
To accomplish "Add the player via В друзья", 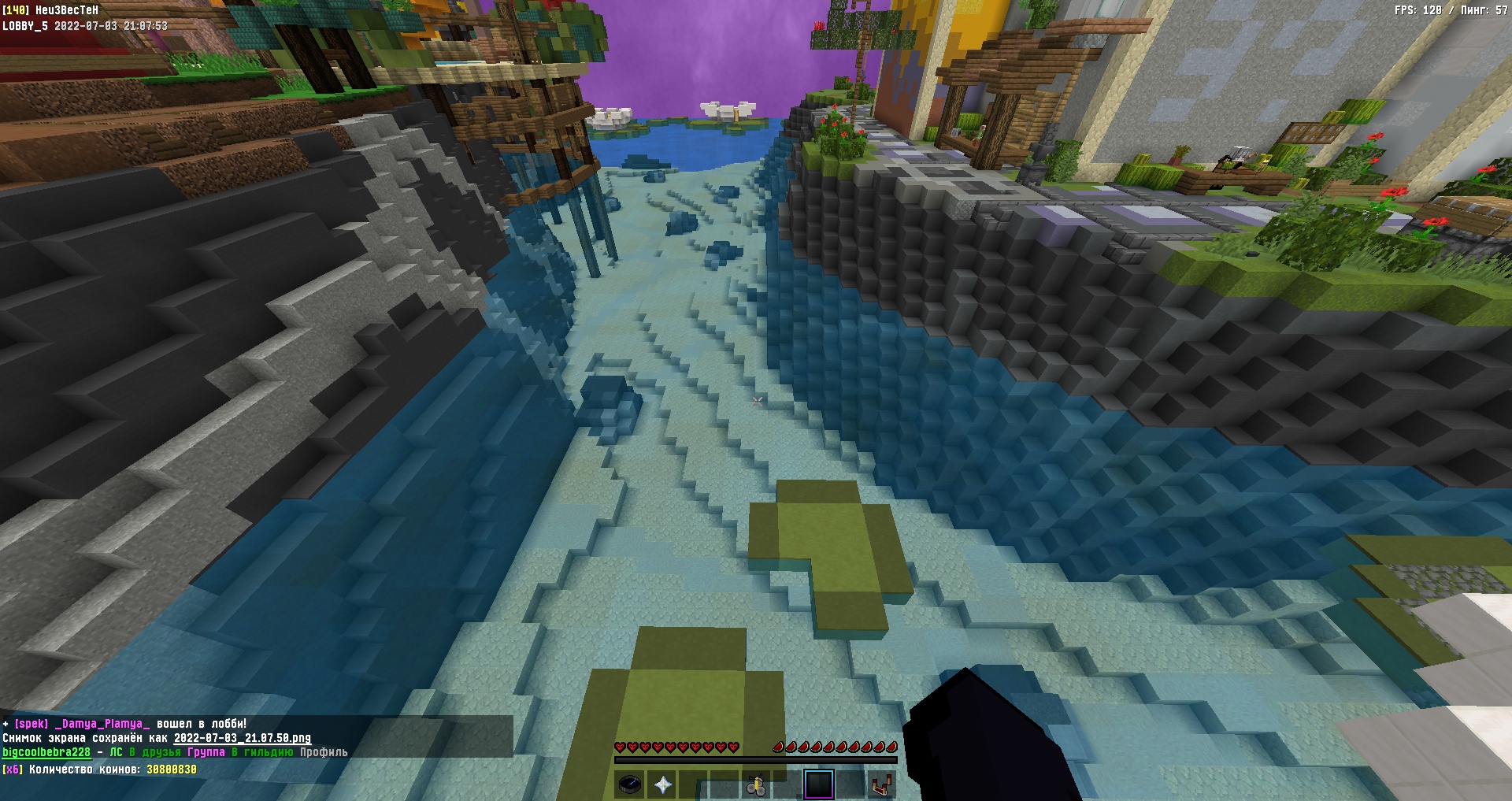I will click(154, 752).
